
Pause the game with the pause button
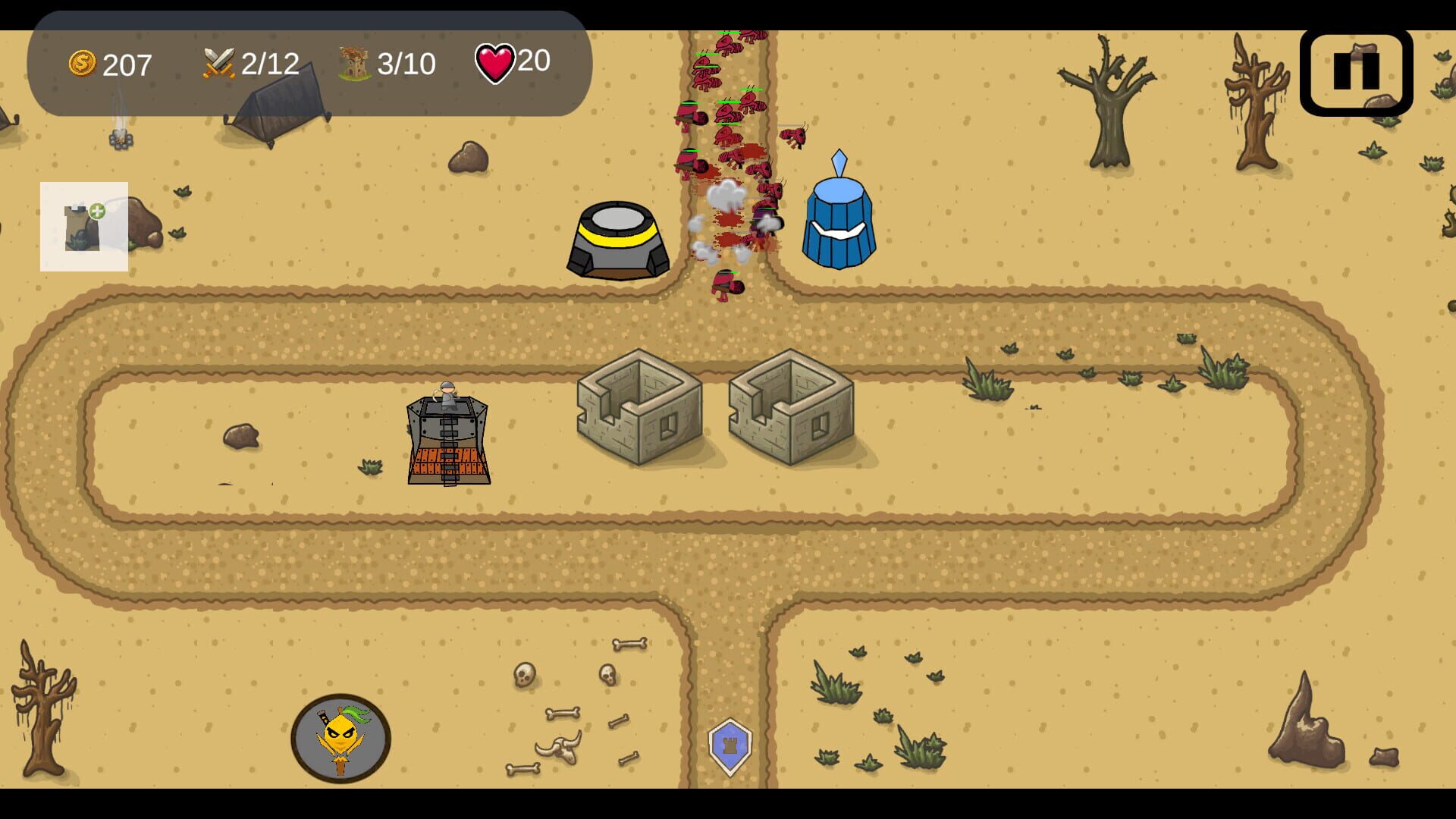(x=1355, y=72)
